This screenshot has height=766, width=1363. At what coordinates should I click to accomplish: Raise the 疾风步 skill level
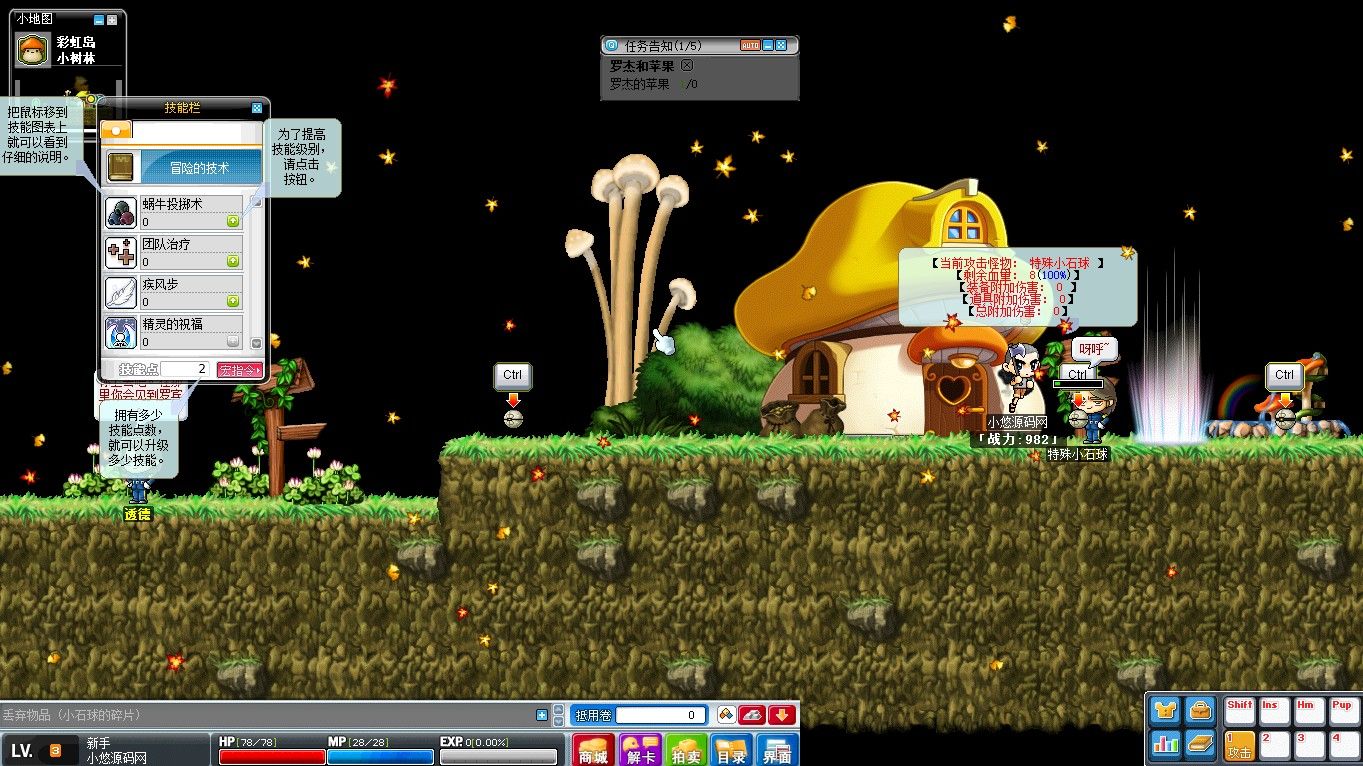233,301
